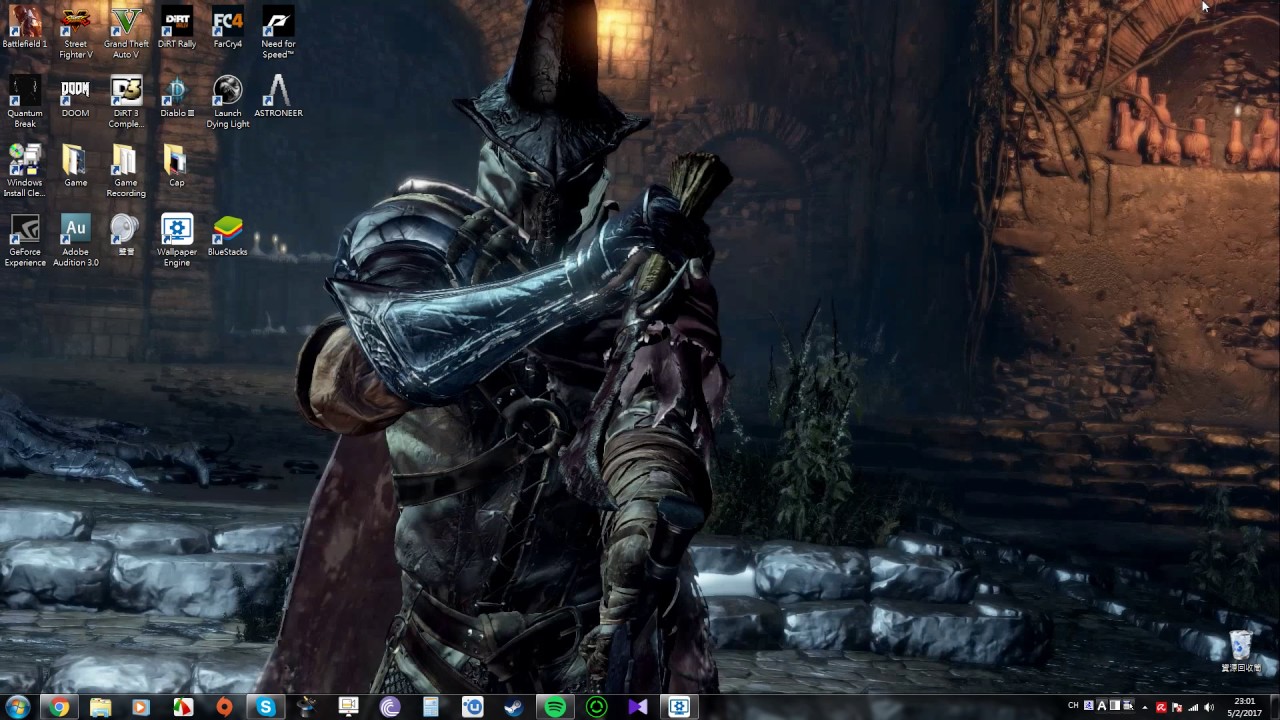Open Spotify on the taskbar
1280x720 pixels.
click(x=555, y=707)
